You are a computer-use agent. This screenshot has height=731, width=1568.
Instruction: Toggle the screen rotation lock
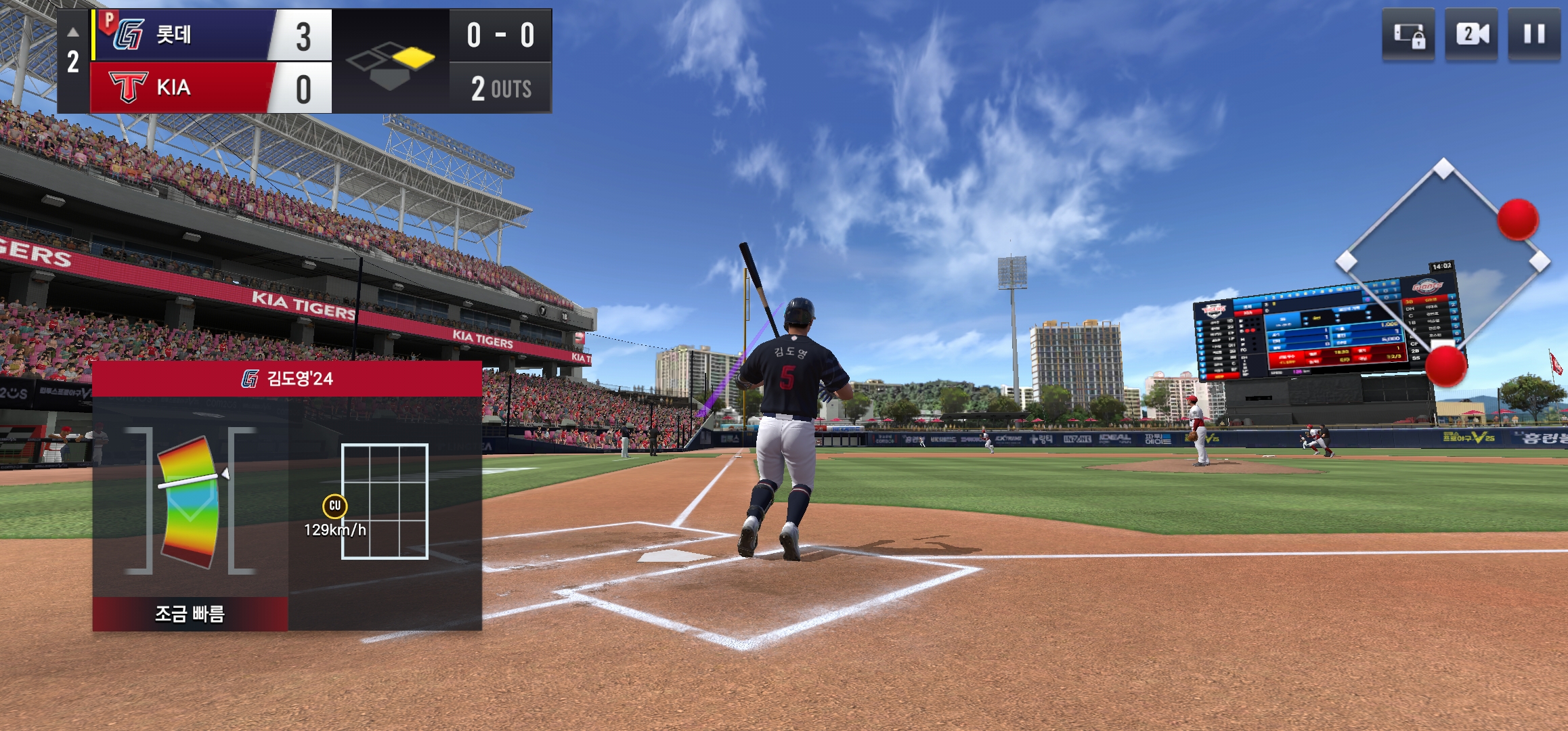(x=1408, y=35)
